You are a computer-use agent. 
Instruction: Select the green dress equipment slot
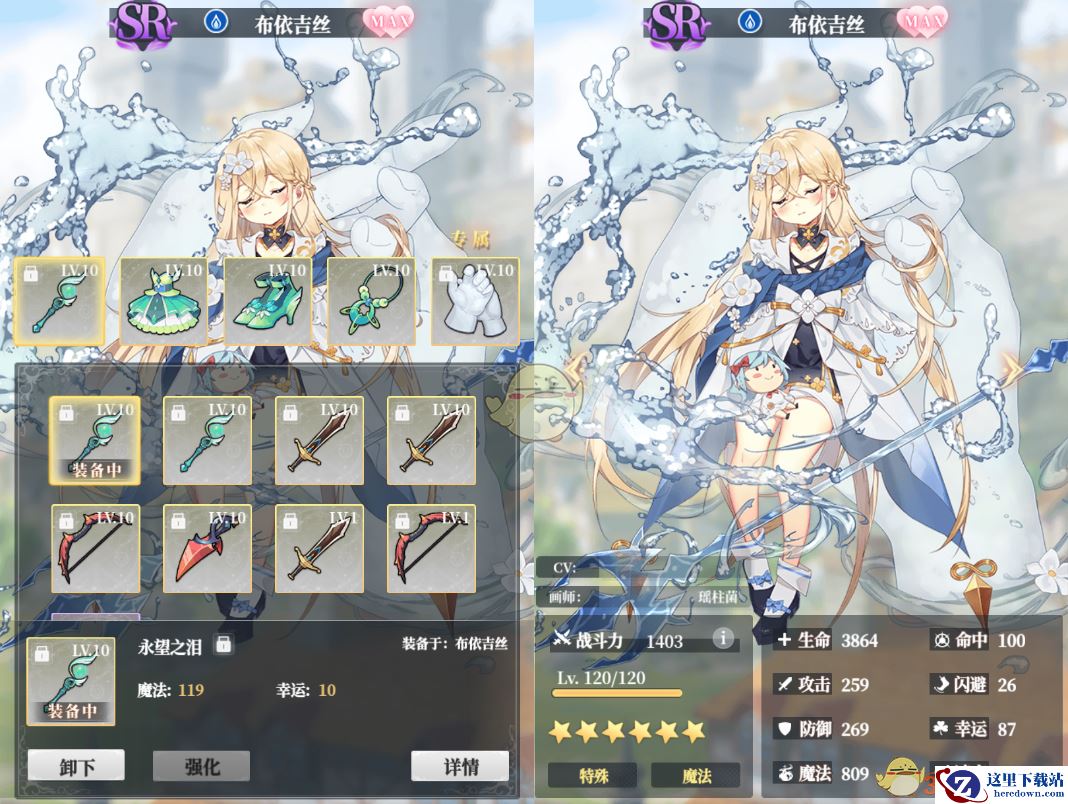[x=164, y=301]
